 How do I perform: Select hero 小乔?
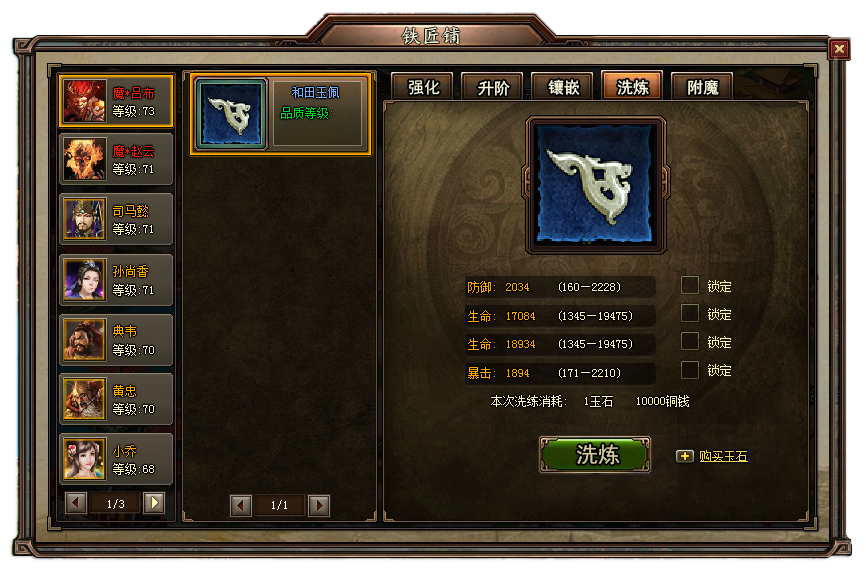116,459
